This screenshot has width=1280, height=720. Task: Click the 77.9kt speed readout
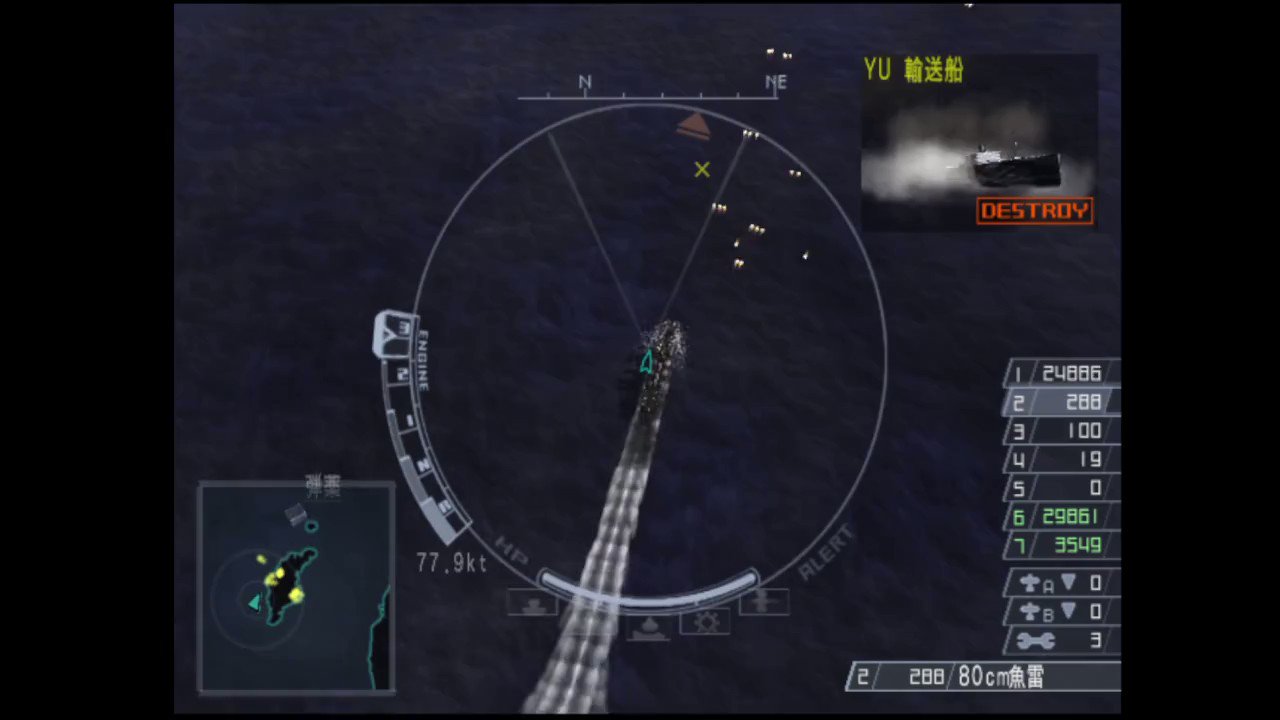coord(450,563)
